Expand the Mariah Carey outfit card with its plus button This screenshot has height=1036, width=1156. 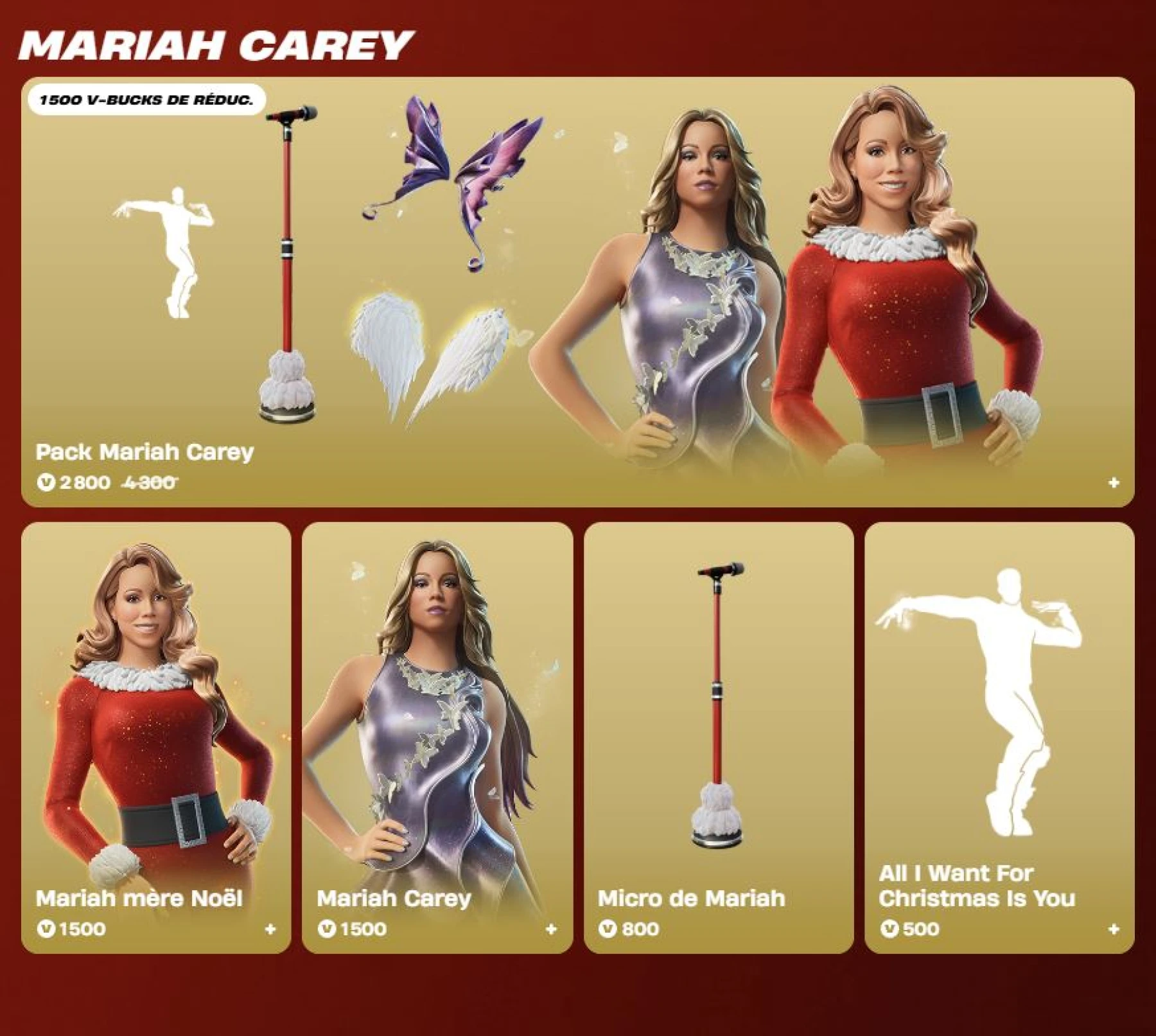point(551,927)
